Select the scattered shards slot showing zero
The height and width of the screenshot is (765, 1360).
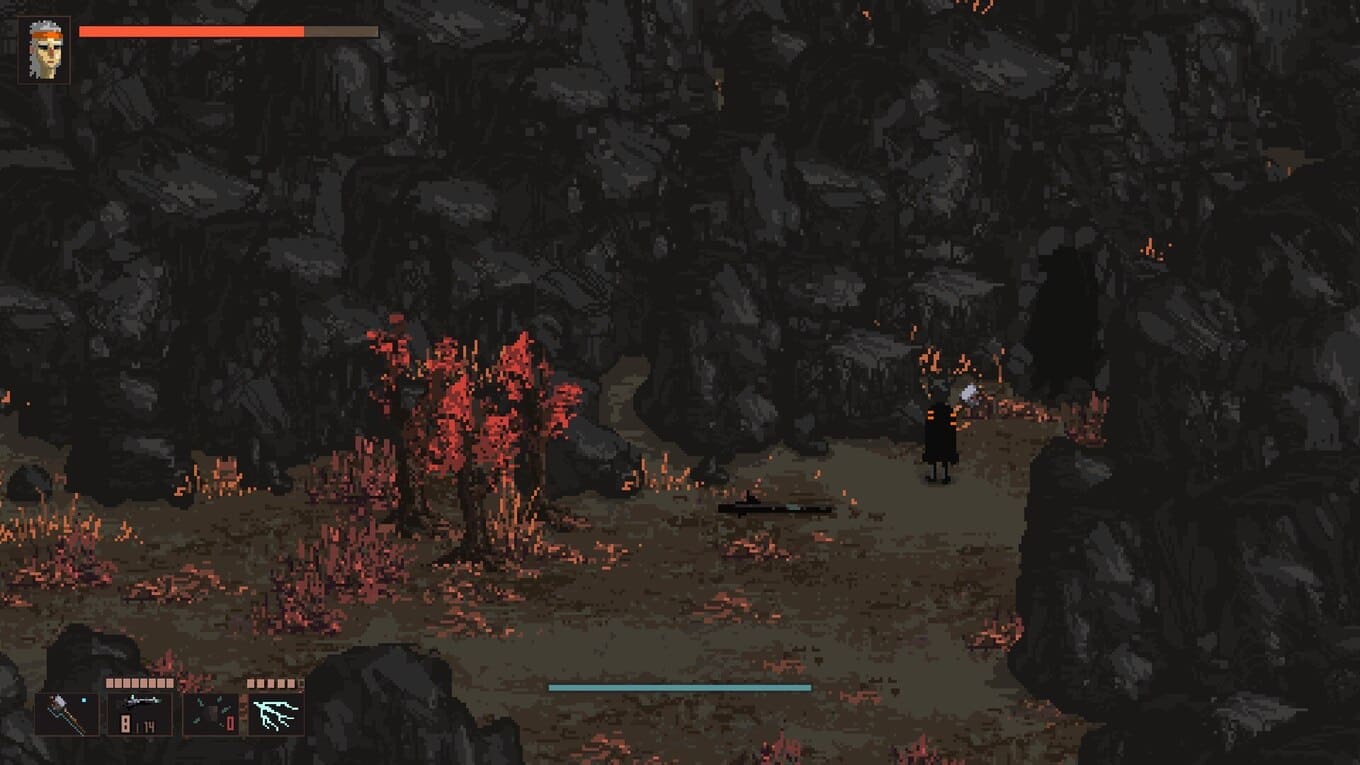point(211,714)
